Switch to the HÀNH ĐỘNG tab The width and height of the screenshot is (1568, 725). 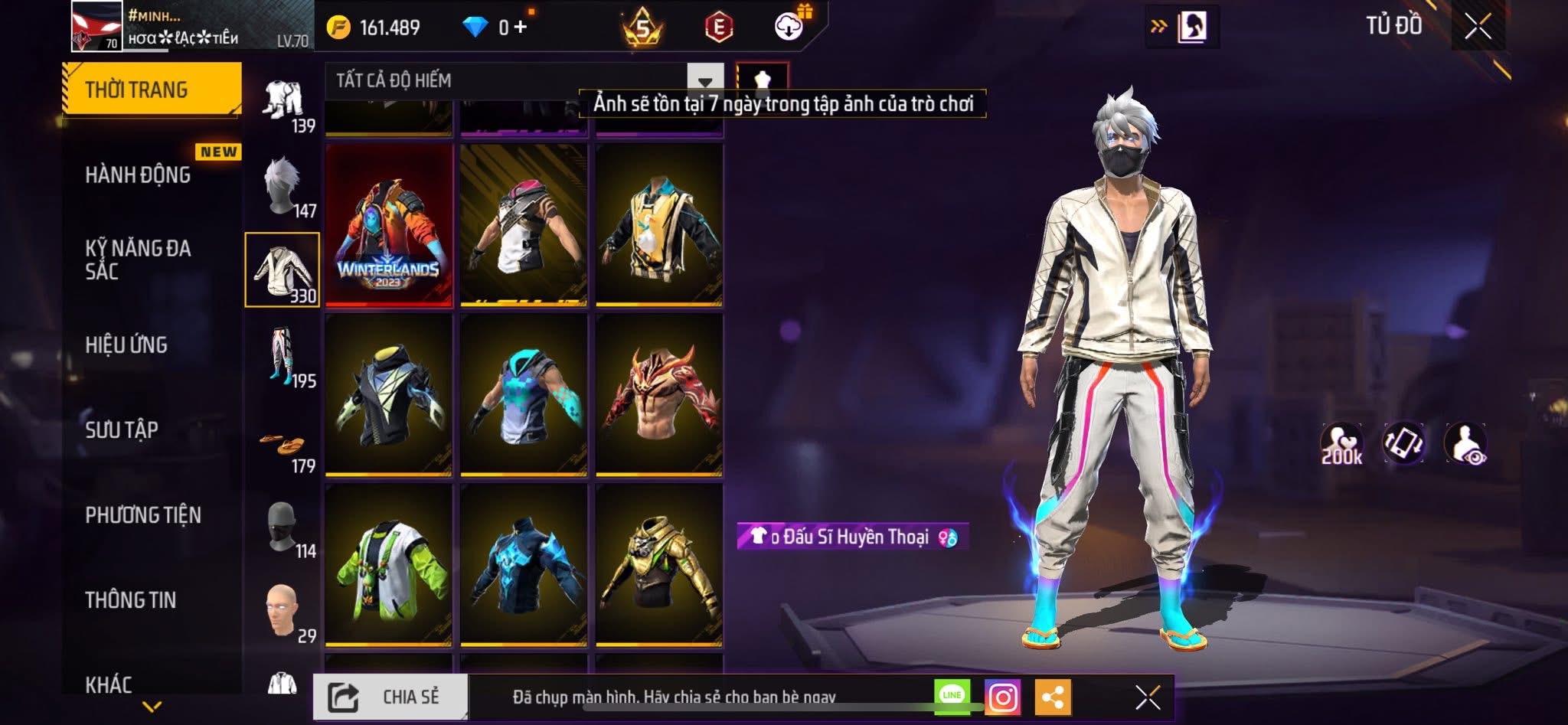138,175
